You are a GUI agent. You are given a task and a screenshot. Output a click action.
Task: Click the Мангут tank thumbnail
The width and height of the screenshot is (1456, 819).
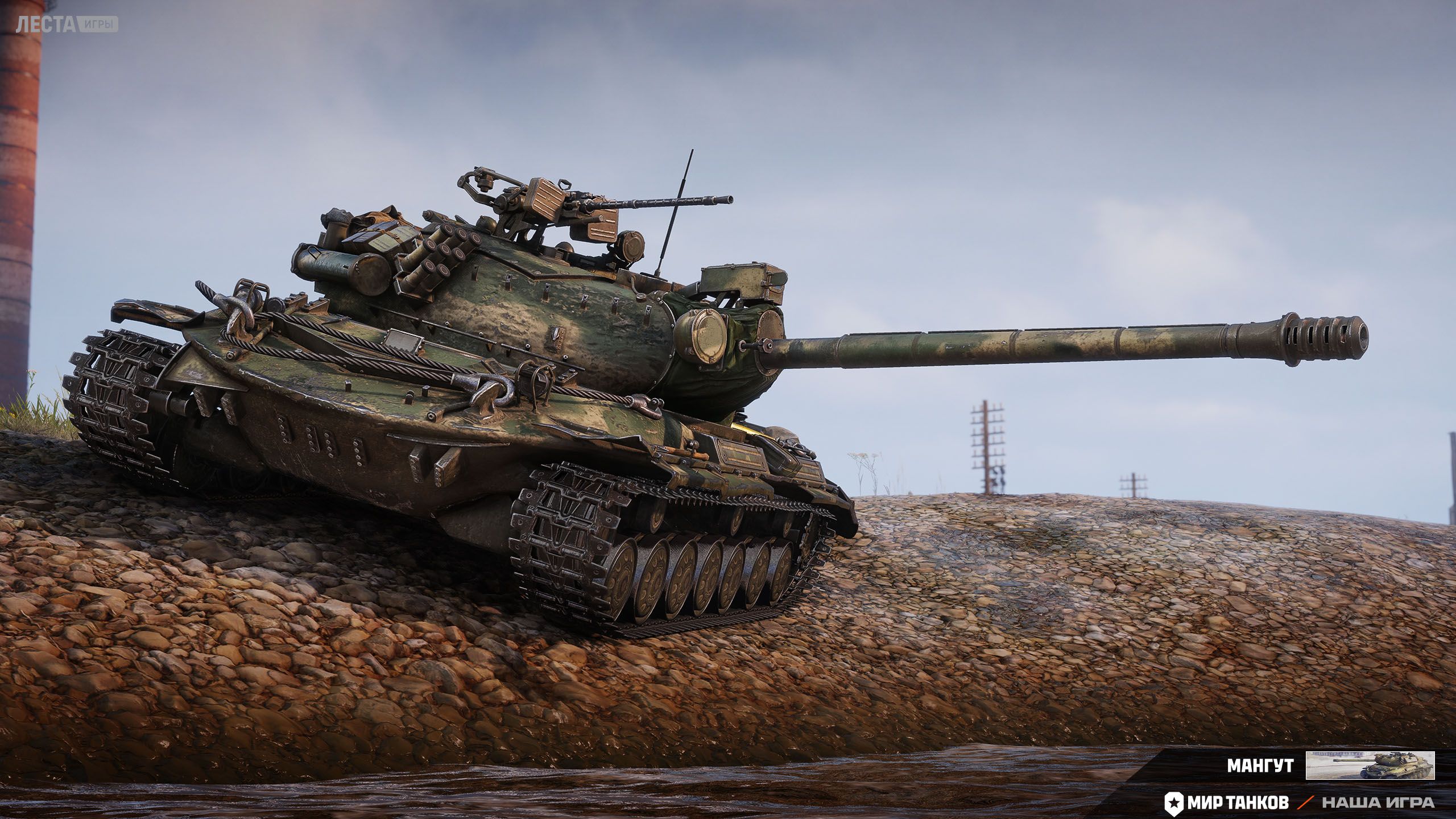coord(1370,765)
